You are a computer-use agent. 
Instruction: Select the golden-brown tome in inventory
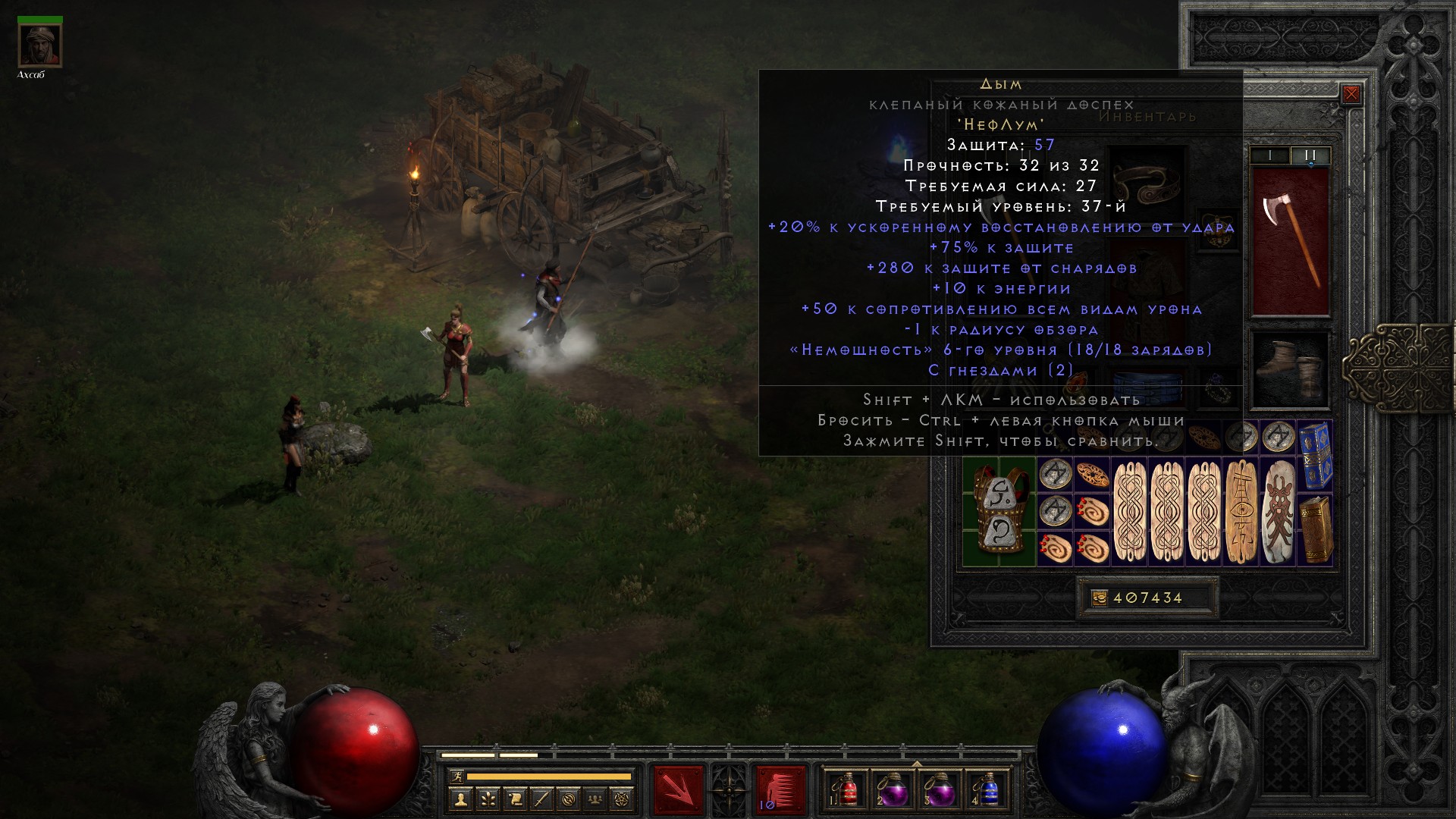tap(1316, 530)
